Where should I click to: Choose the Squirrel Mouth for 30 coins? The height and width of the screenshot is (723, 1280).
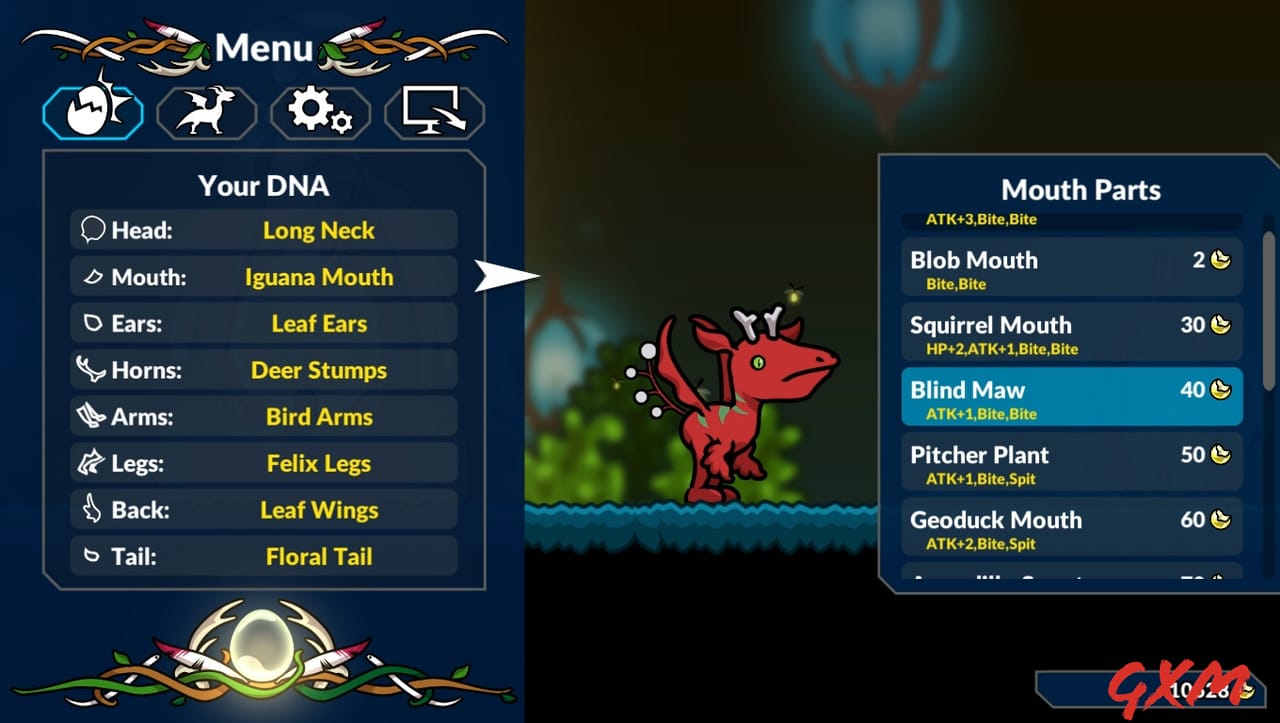pos(1072,332)
